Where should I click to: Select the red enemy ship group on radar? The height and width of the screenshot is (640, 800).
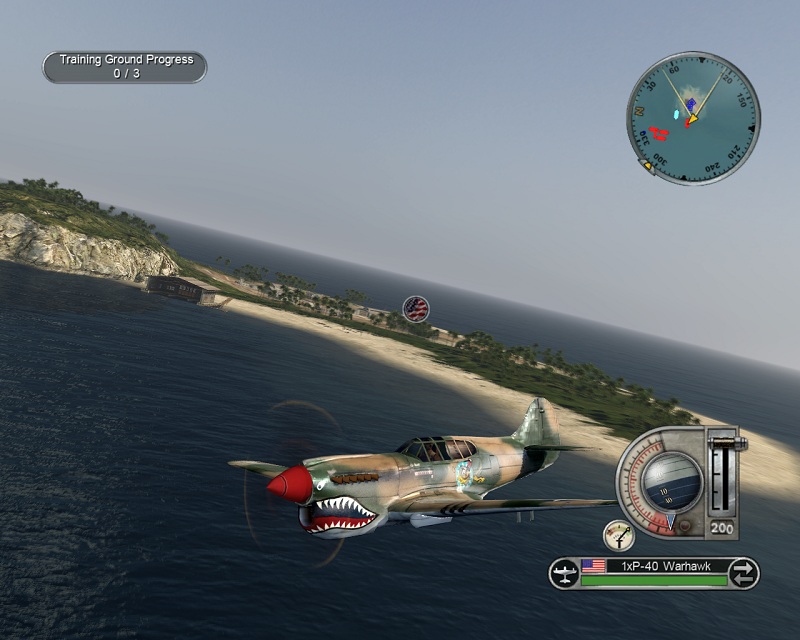(x=658, y=132)
